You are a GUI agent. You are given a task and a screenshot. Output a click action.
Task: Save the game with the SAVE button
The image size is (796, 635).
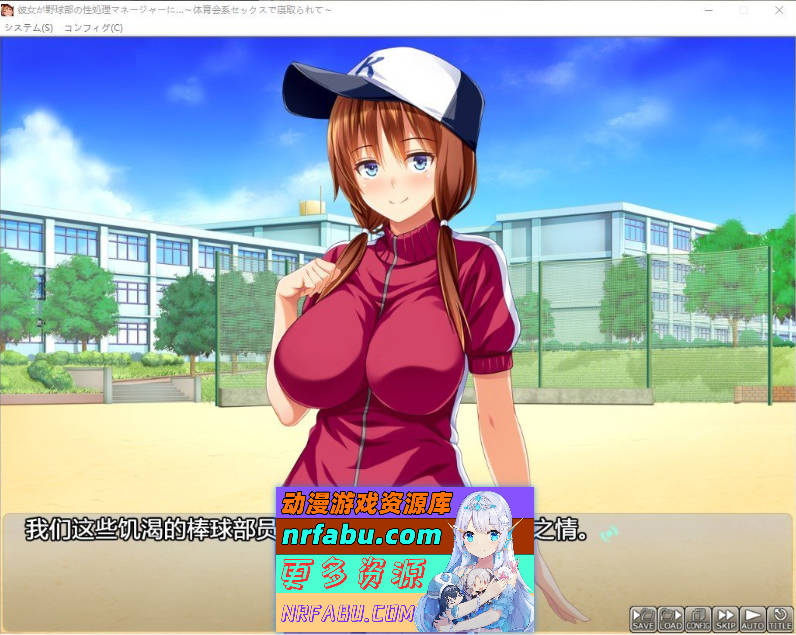[x=642, y=618]
